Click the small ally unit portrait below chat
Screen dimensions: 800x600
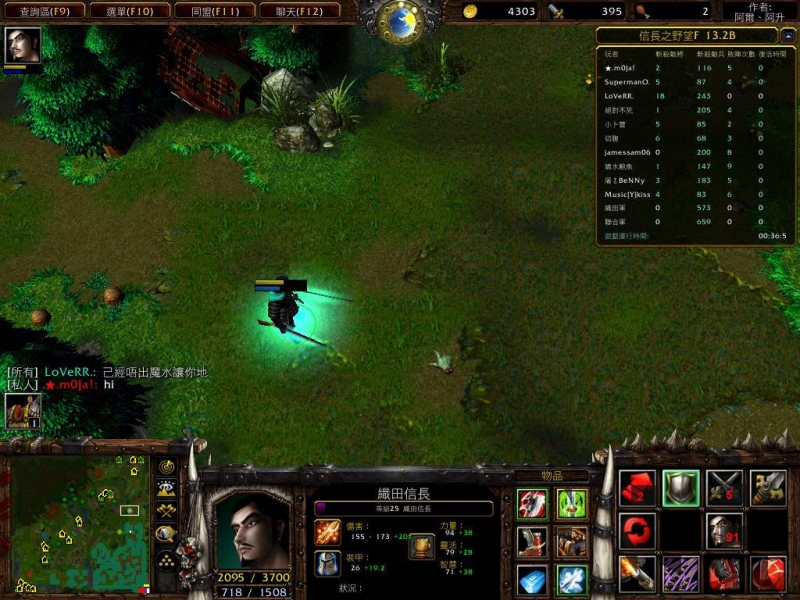pyautogui.click(x=23, y=410)
